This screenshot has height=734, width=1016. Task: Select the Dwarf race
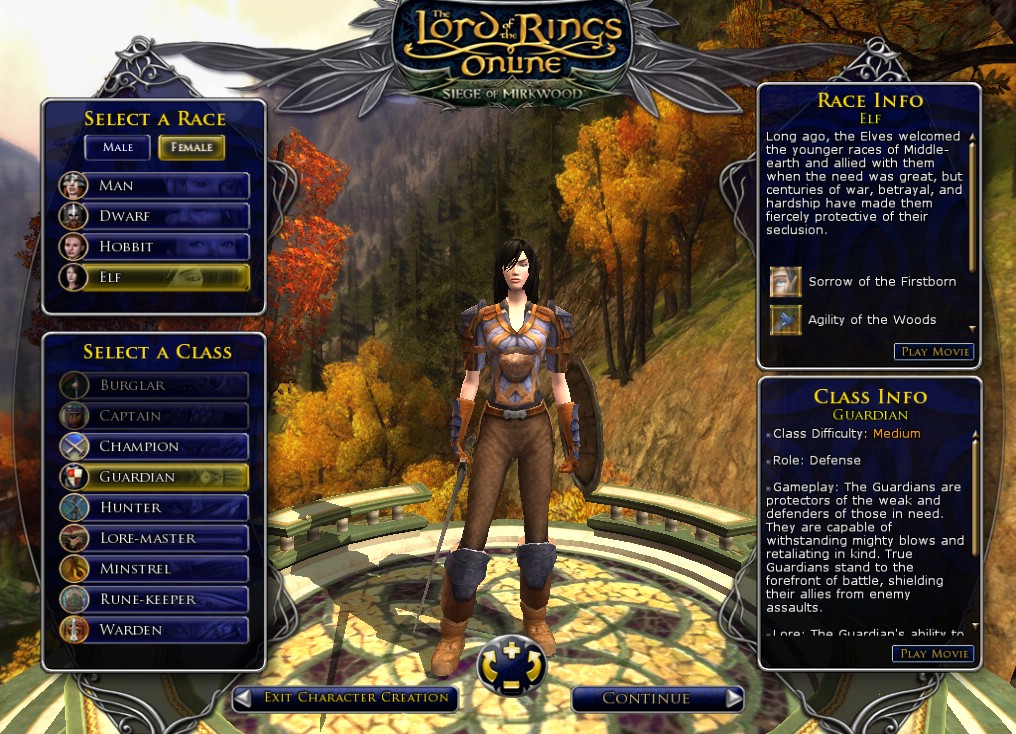(x=154, y=216)
